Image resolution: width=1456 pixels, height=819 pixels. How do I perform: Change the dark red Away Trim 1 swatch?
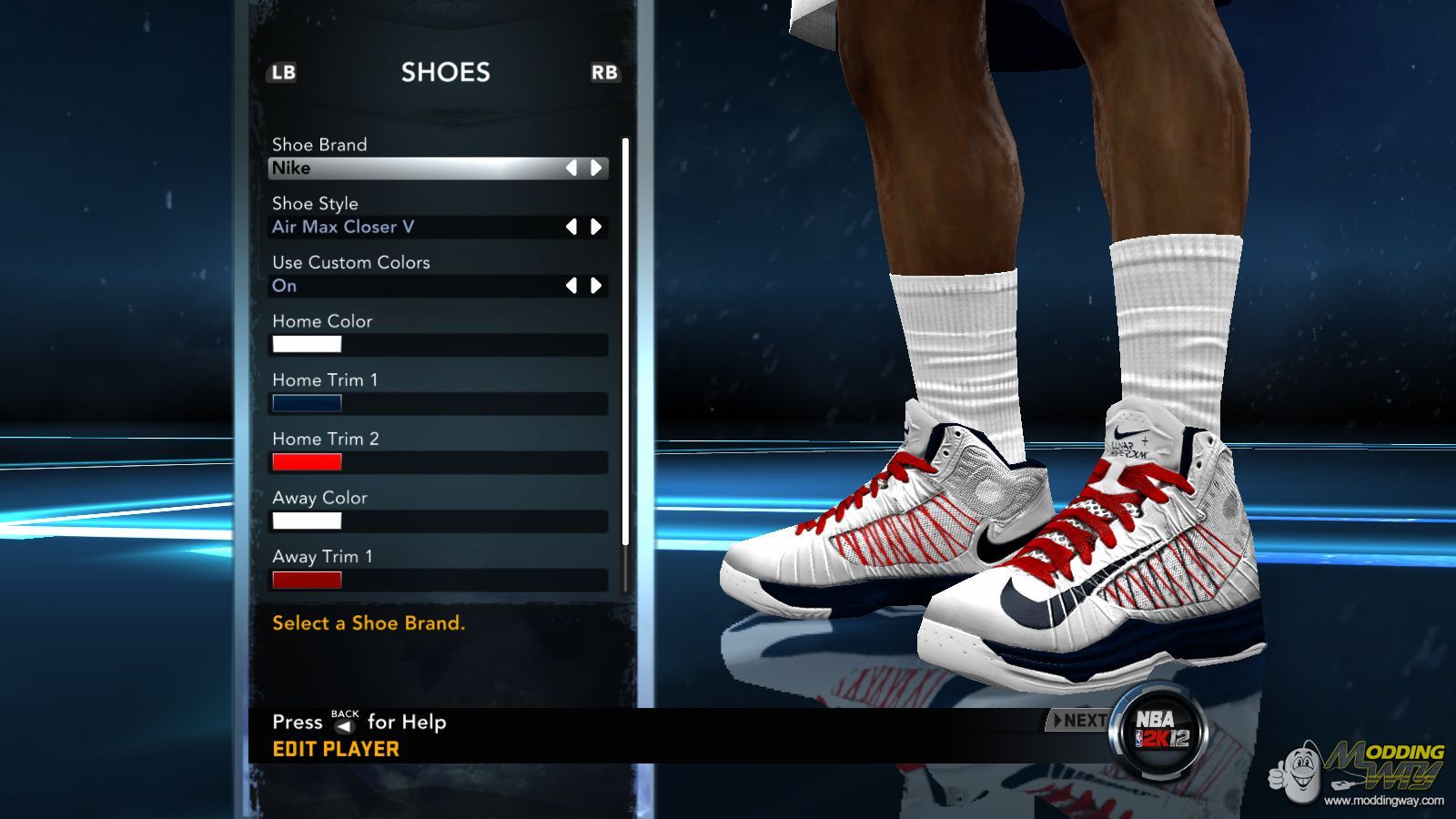coord(307,580)
